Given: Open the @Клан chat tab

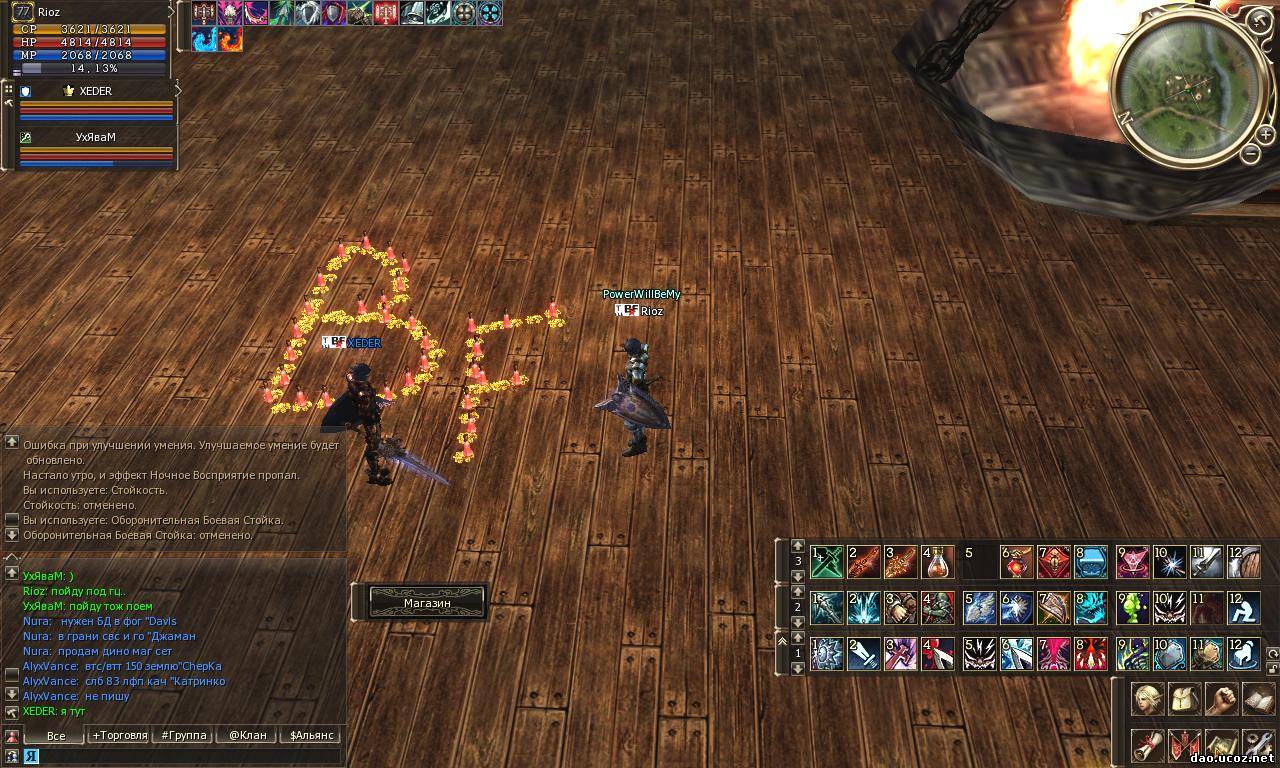Looking at the screenshot, I should click(x=247, y=735).
